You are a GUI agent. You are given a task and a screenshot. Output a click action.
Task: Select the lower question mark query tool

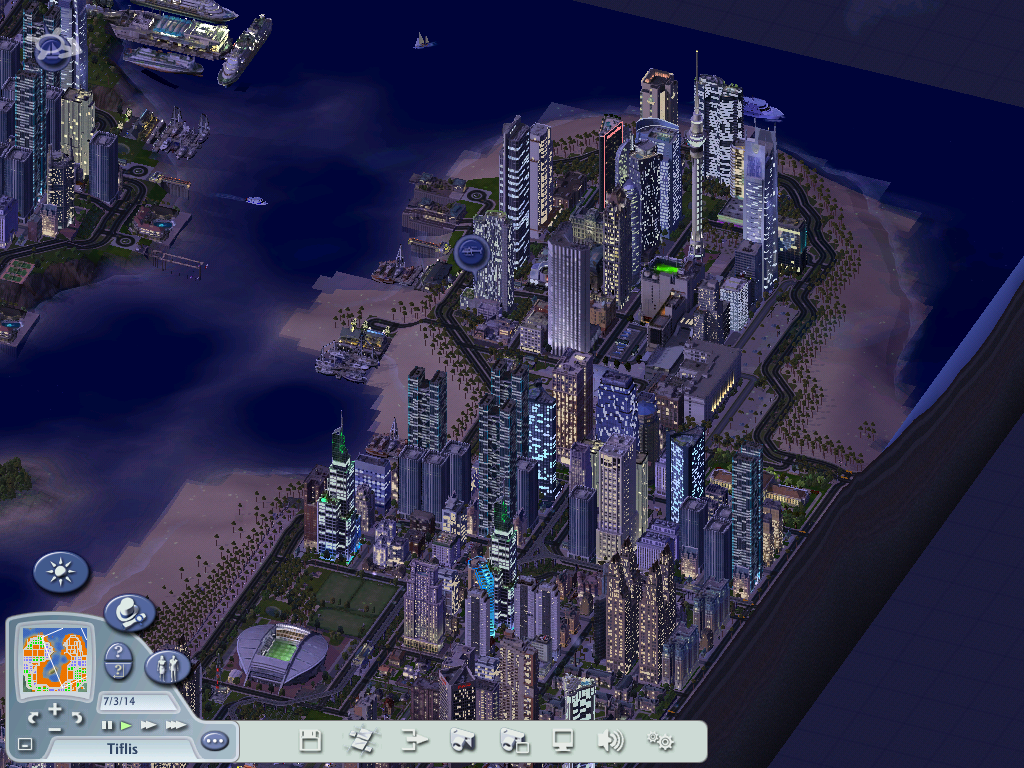[118, 671]
